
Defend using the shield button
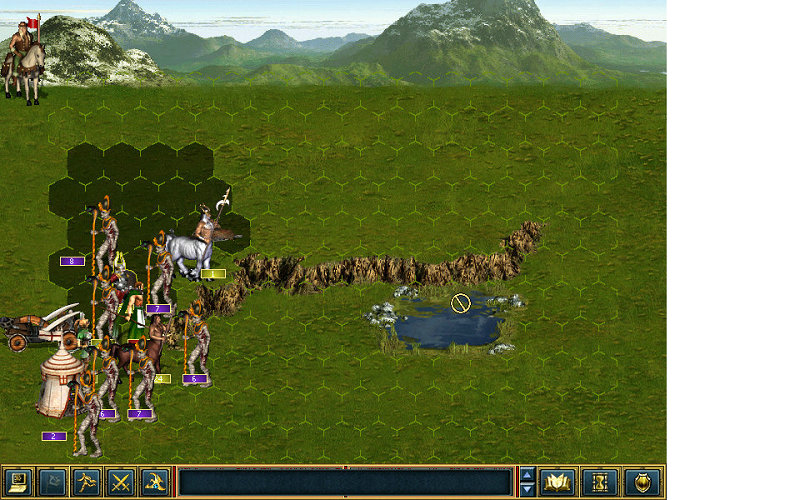(641, 483)
